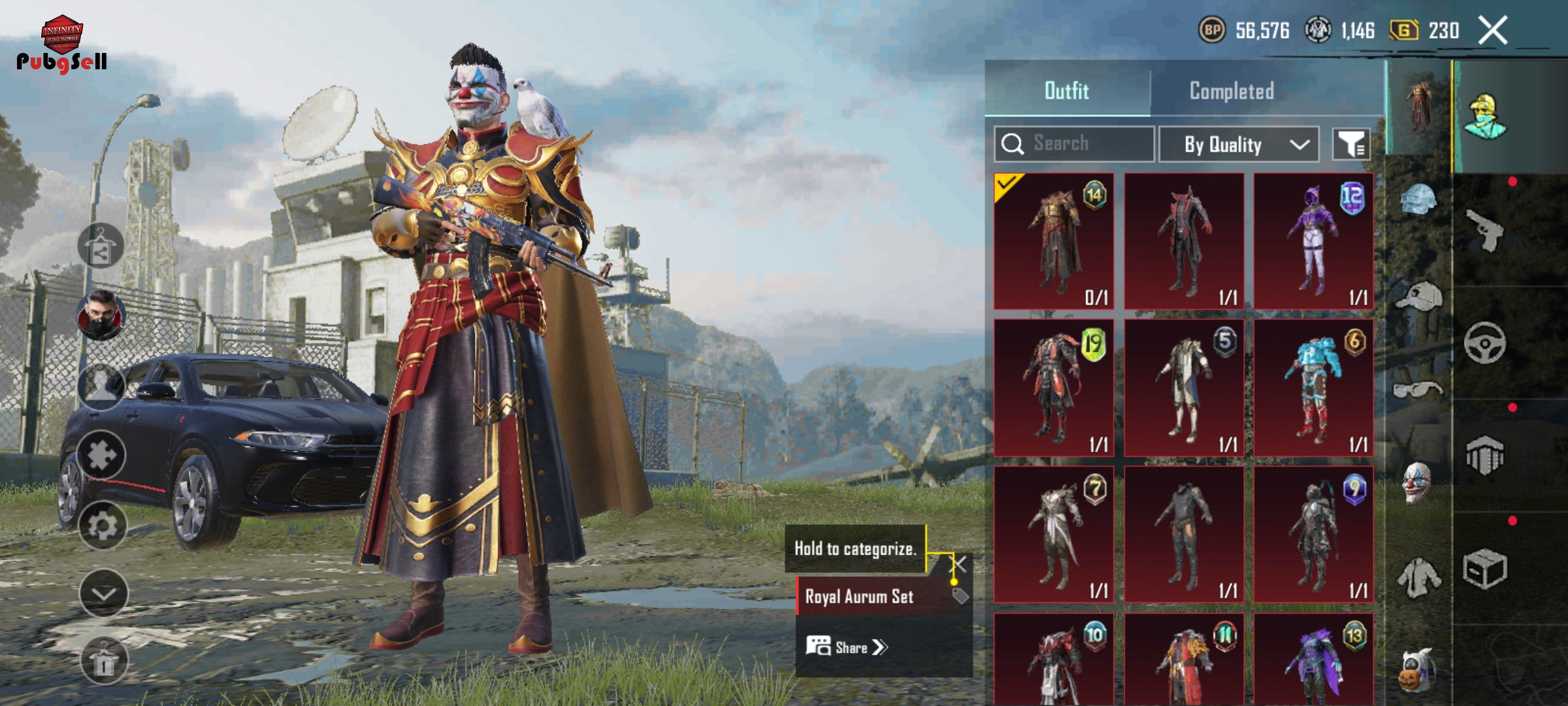
Task: Open the steering wheel vehicle category
Action: click(1484, 343)
